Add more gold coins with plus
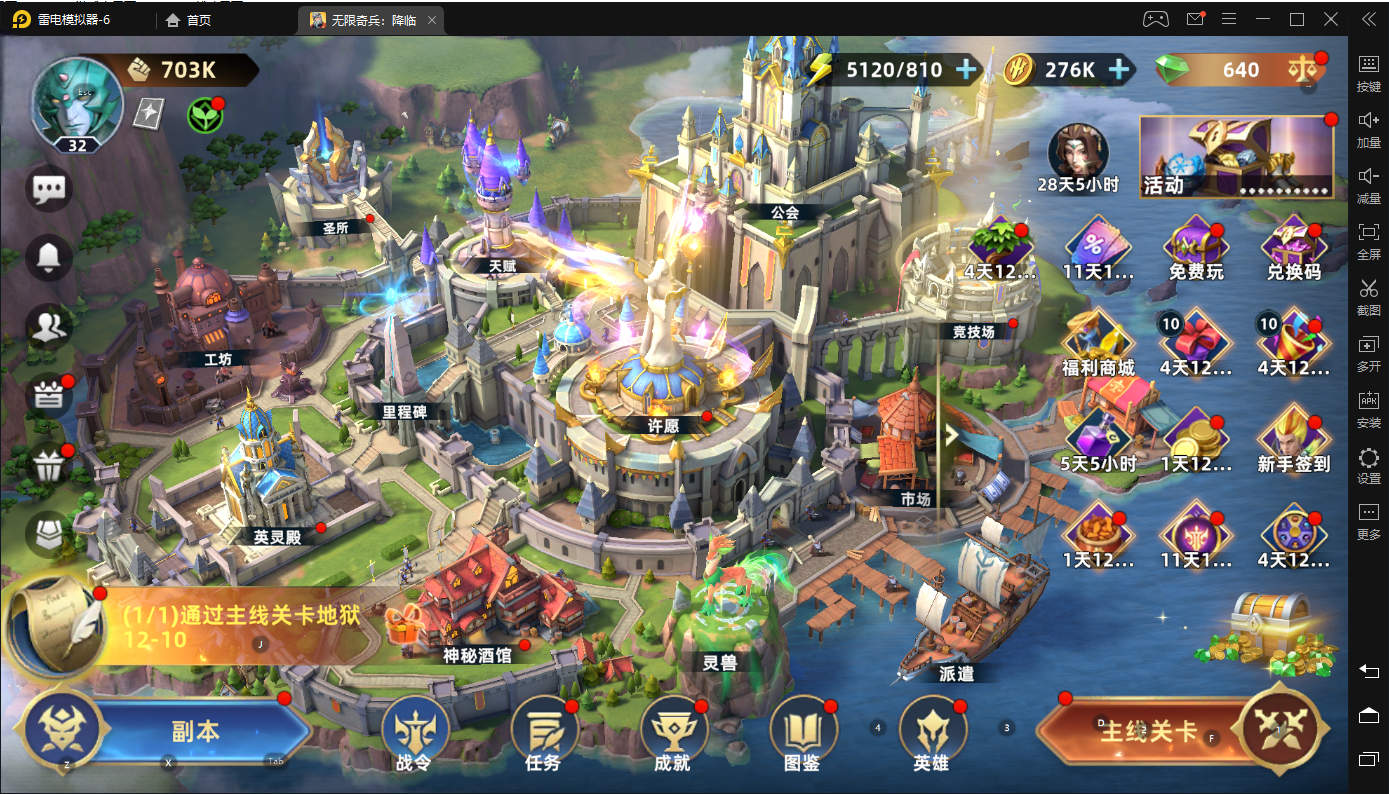Screen dimensions: 1389x794 pos(1120,69)
